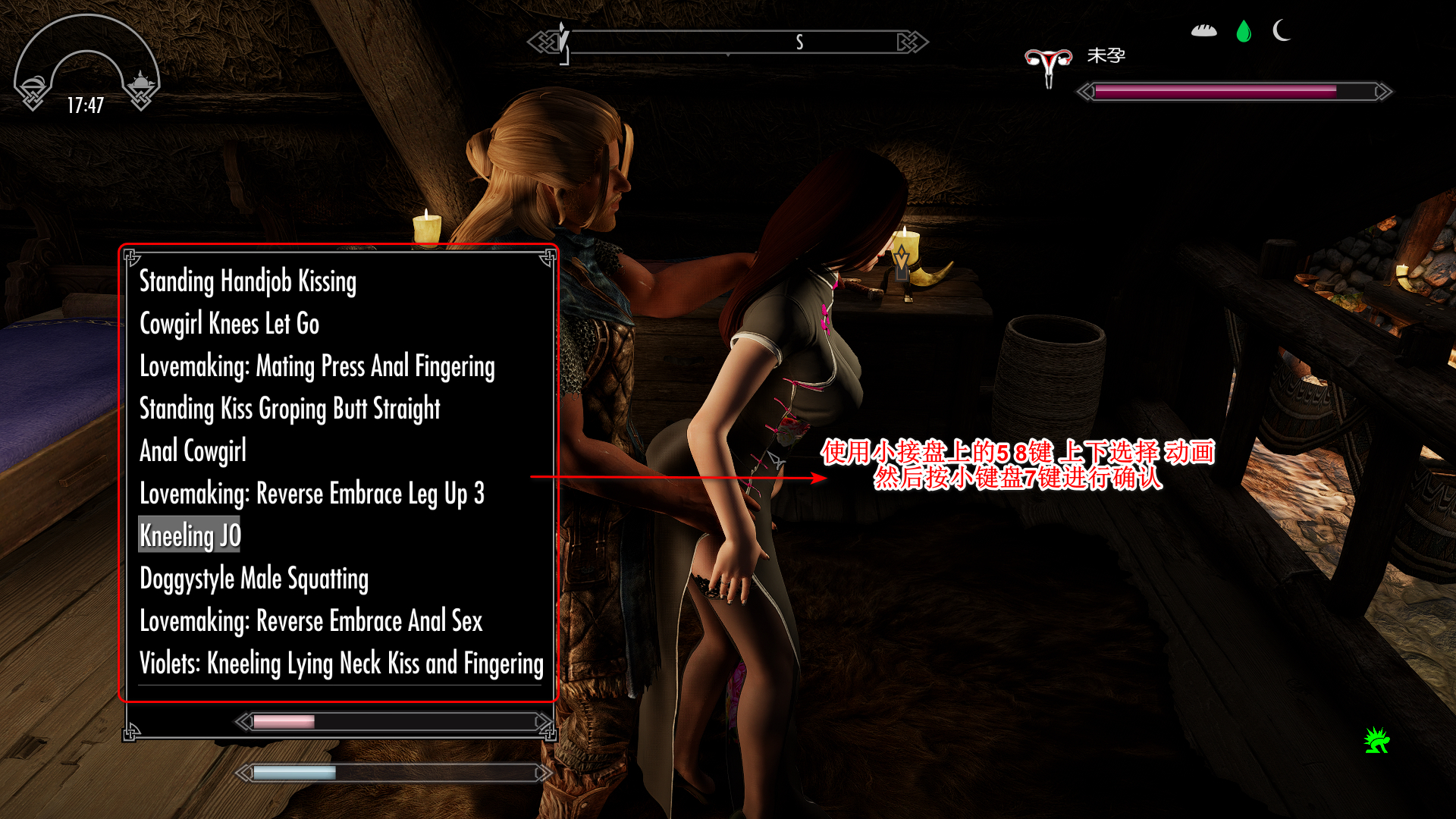Select Lovemaking: Reverse Embrace Leg Up 3
The image size is (1456, 819).
[312, 494]
